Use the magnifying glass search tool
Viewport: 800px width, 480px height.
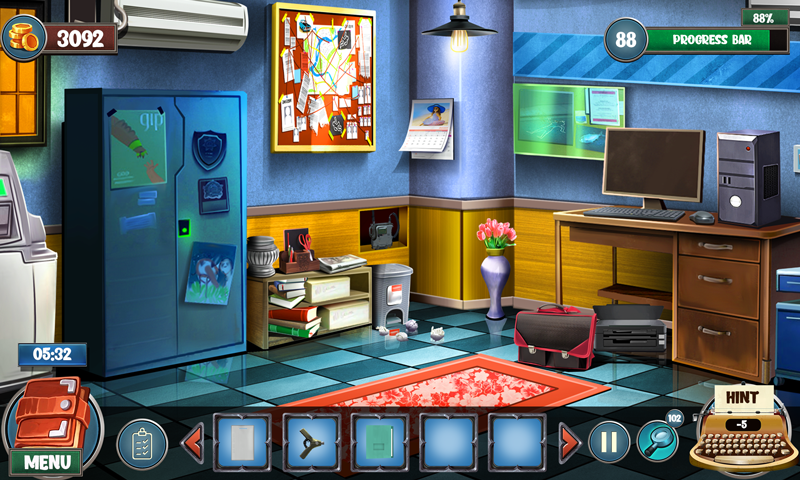click(x=658, y=440)
